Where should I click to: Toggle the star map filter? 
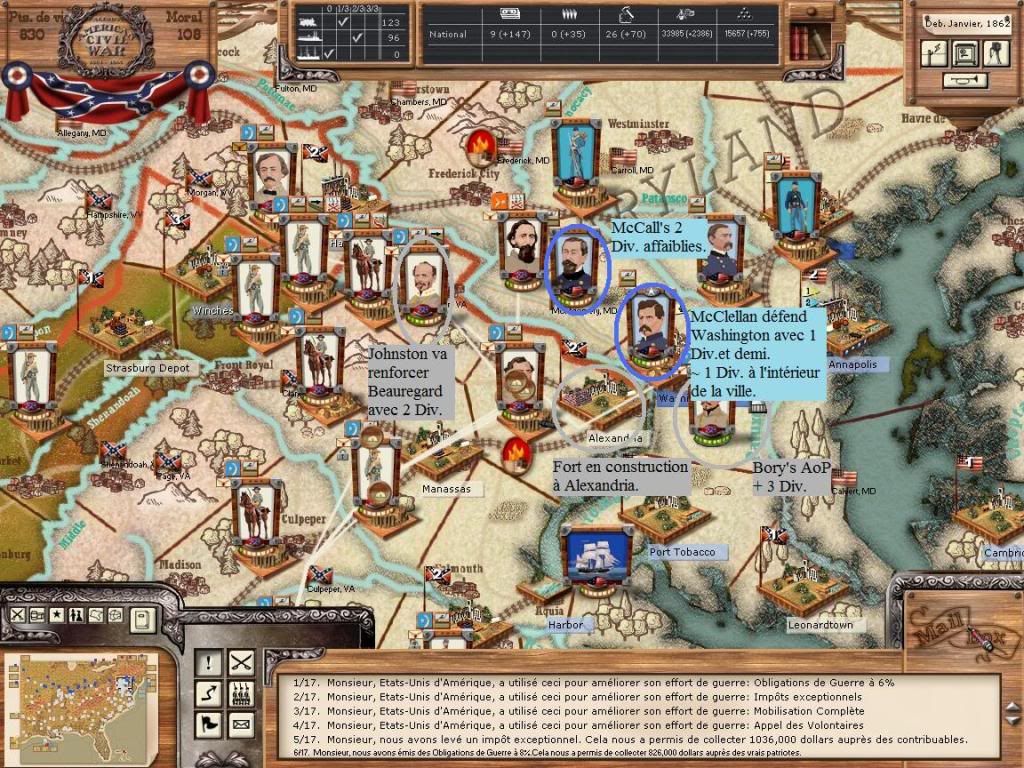coord(57,615)
